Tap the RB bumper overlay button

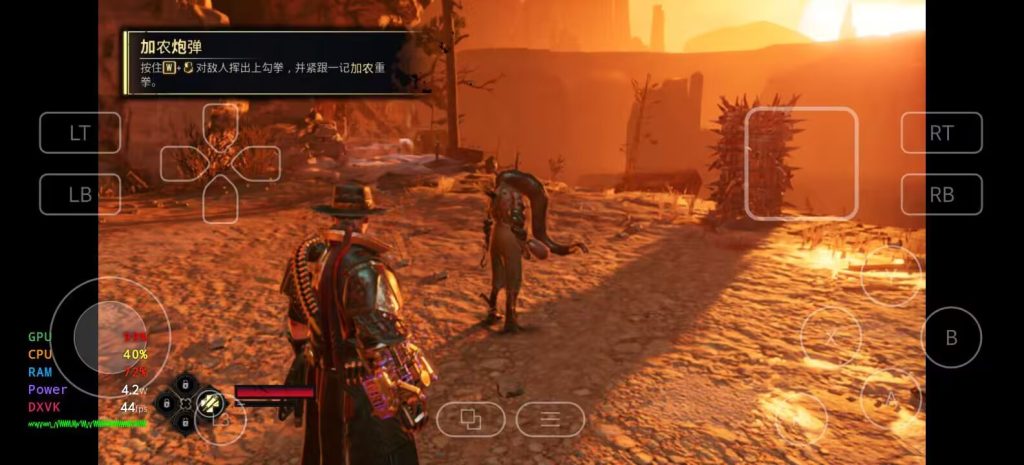pyautogui.click(x=941, y=194)
